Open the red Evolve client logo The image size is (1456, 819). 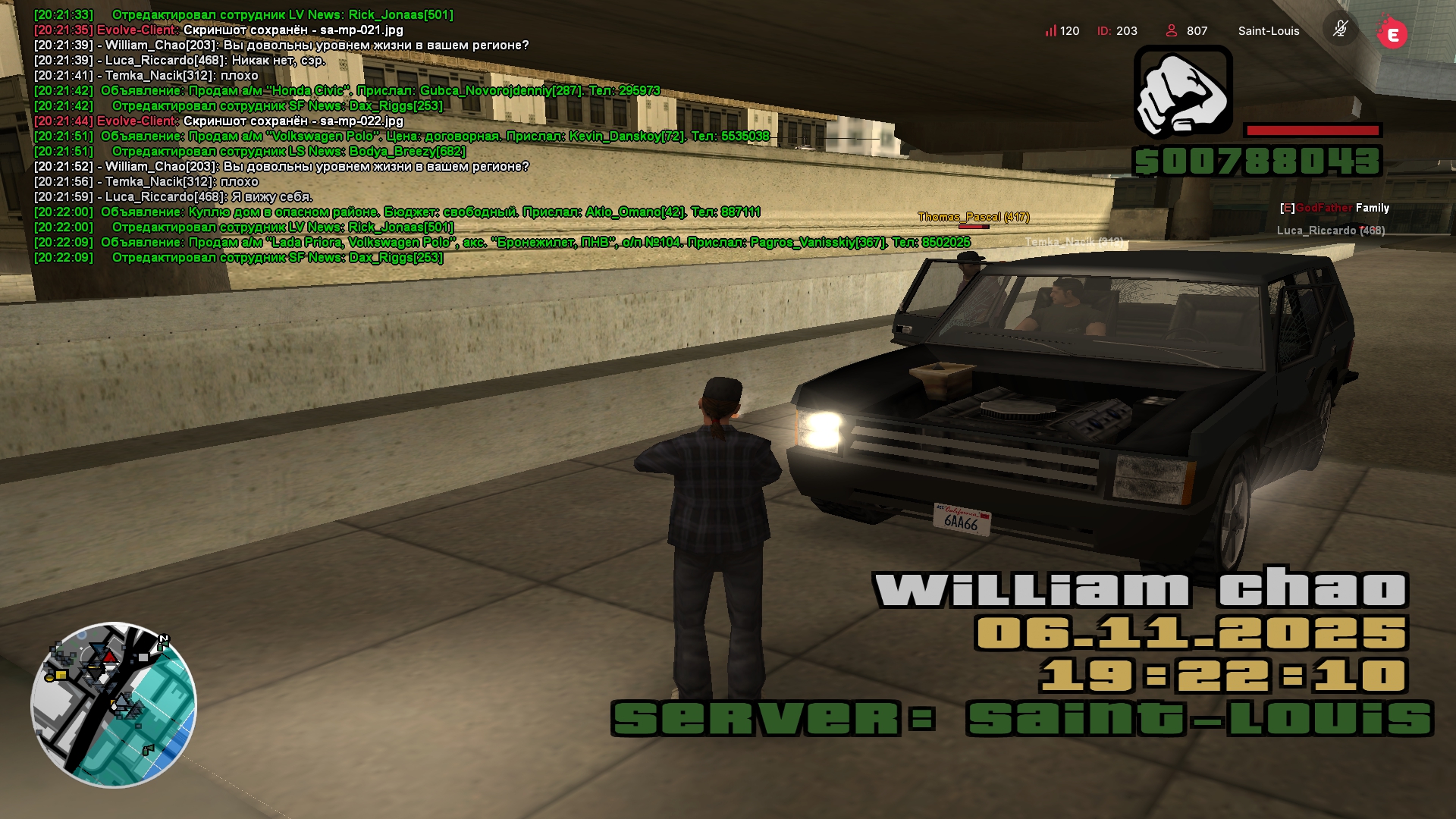(1392, 33)
